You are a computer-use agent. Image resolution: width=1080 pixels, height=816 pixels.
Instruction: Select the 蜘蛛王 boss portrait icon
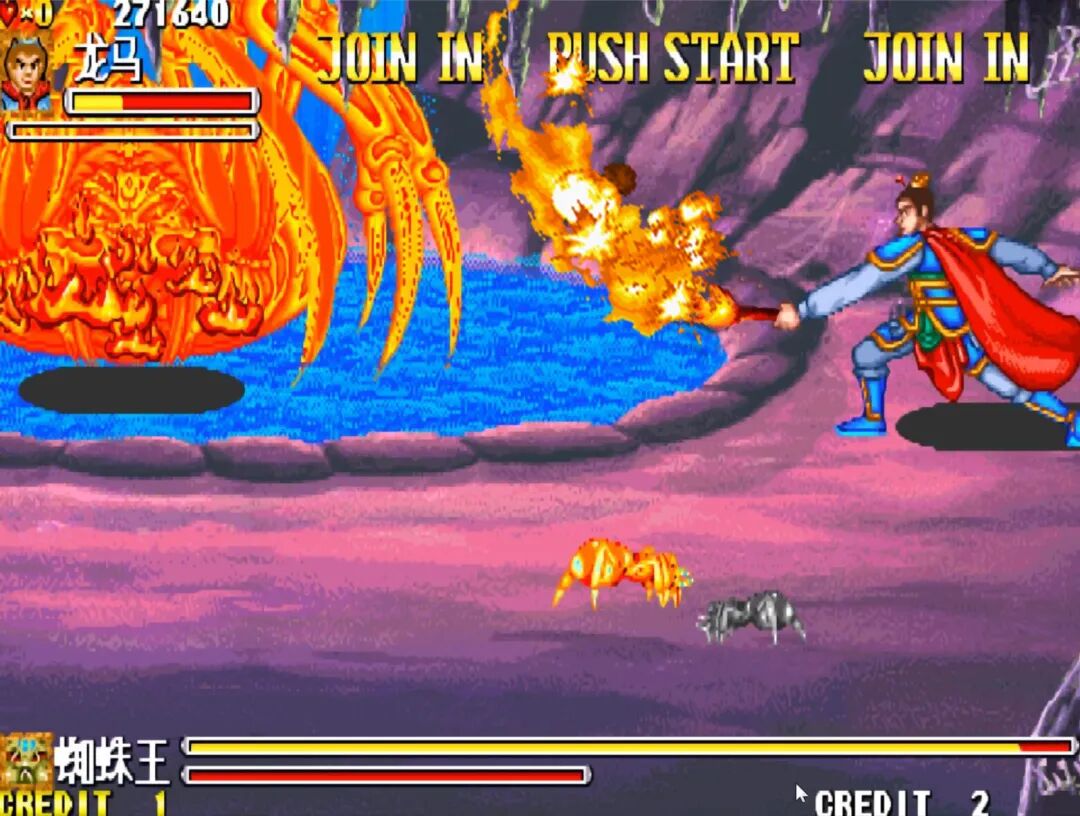pos(24,761)
